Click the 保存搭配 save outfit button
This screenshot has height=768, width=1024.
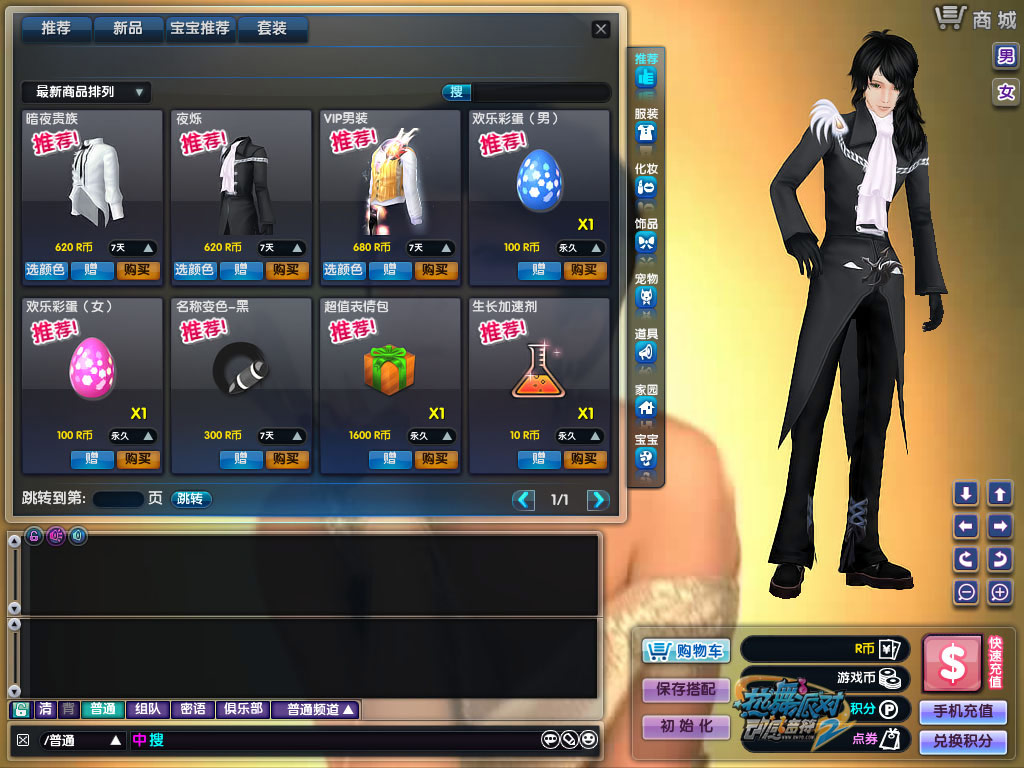(687, 689)
